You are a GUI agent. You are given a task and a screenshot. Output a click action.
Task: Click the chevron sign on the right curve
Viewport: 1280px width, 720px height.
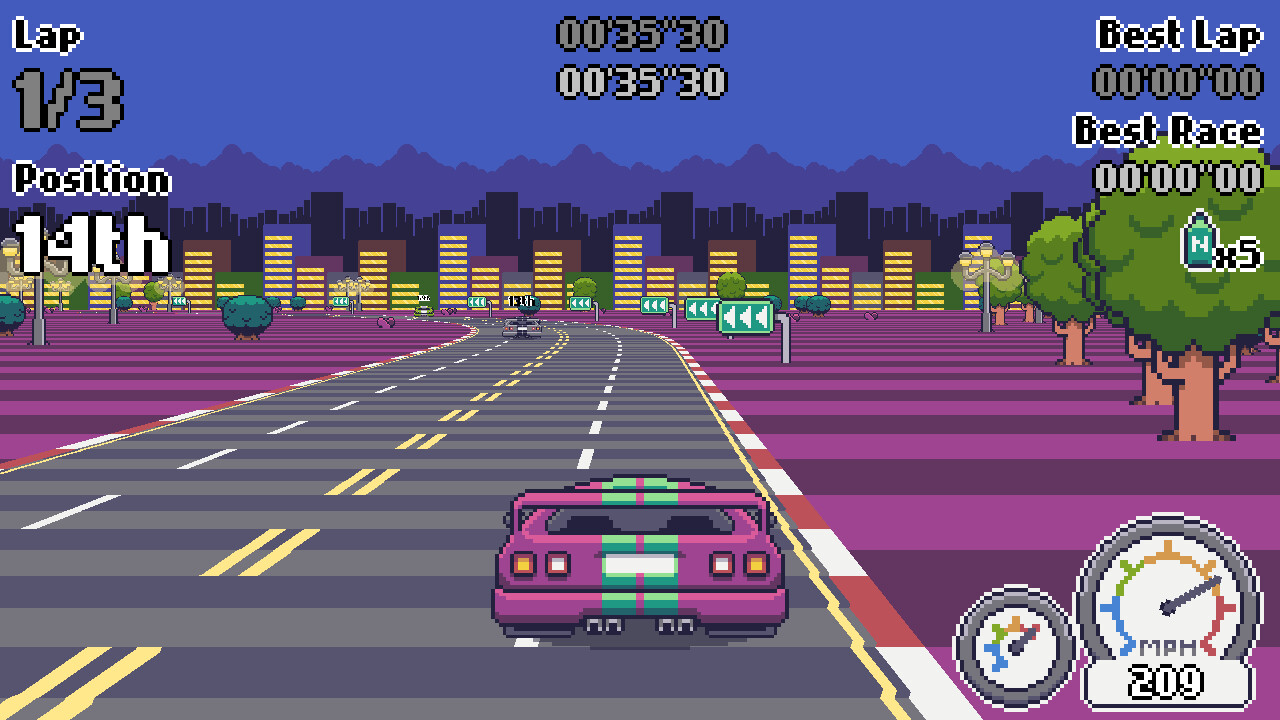745,316
